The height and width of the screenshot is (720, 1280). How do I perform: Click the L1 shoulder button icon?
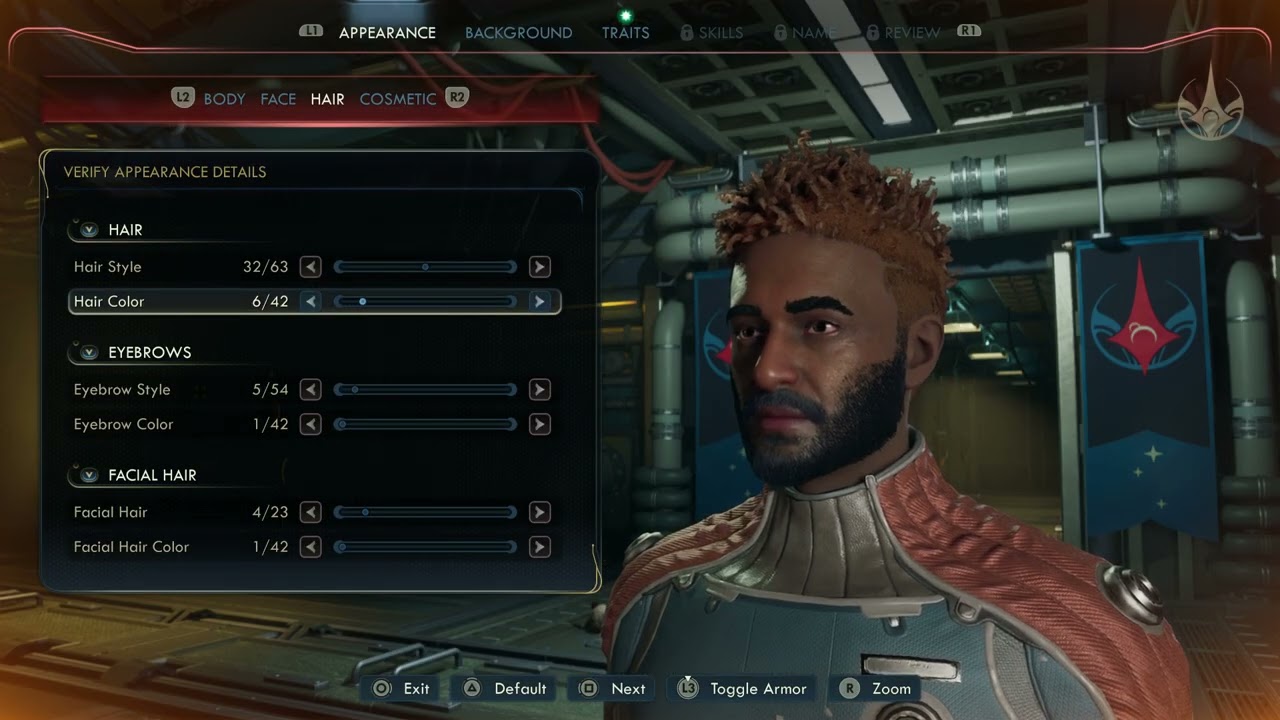(x=311, y=31)
